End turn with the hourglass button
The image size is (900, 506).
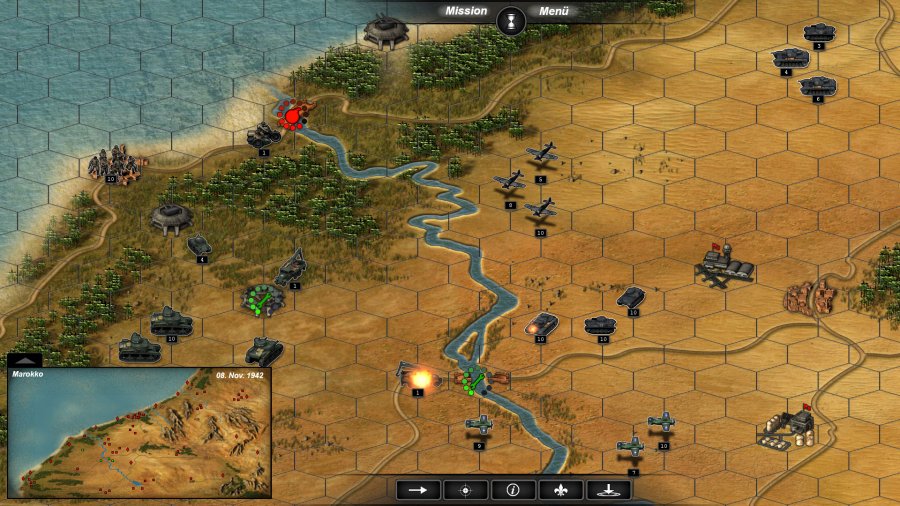[x=512, y=20]
